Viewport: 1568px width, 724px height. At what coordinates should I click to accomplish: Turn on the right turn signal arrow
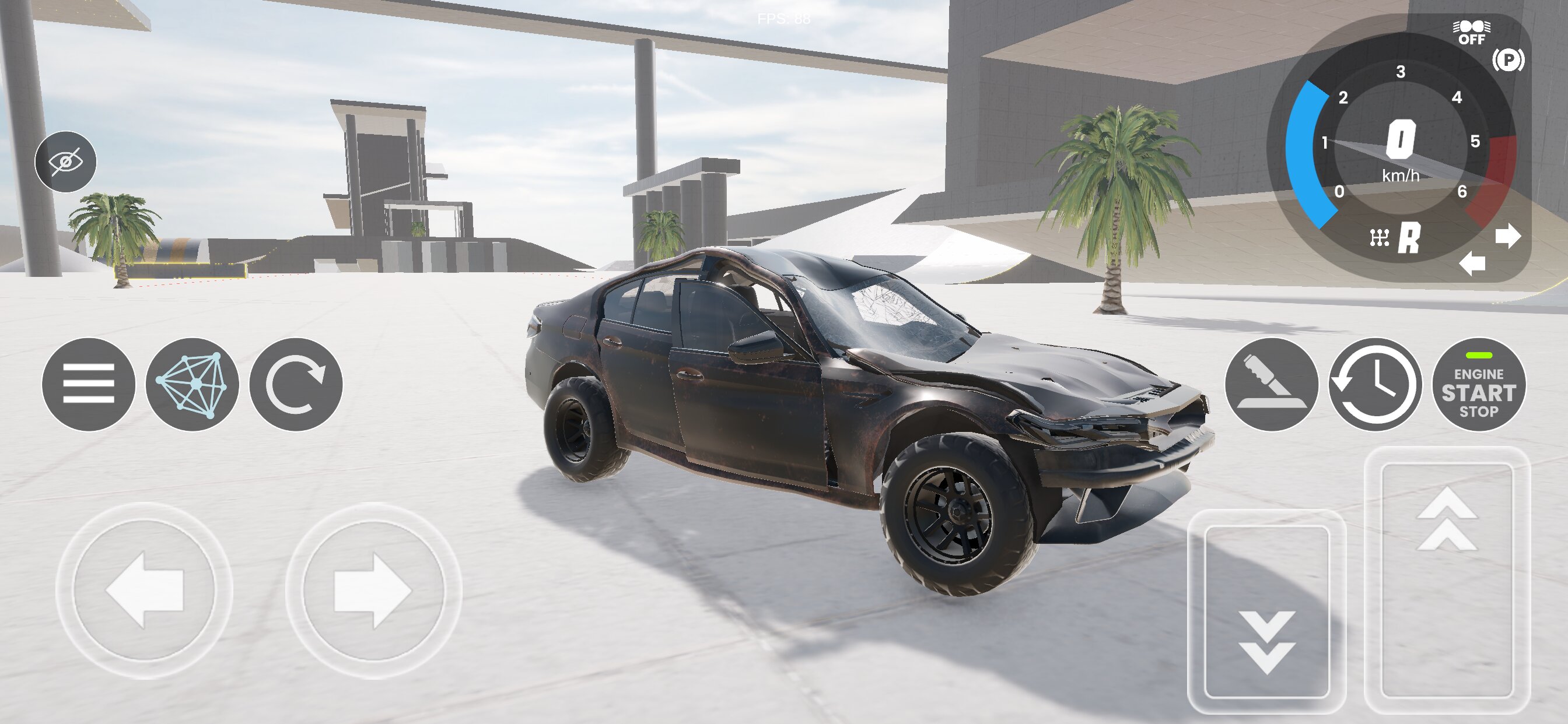click(1508, 236)
